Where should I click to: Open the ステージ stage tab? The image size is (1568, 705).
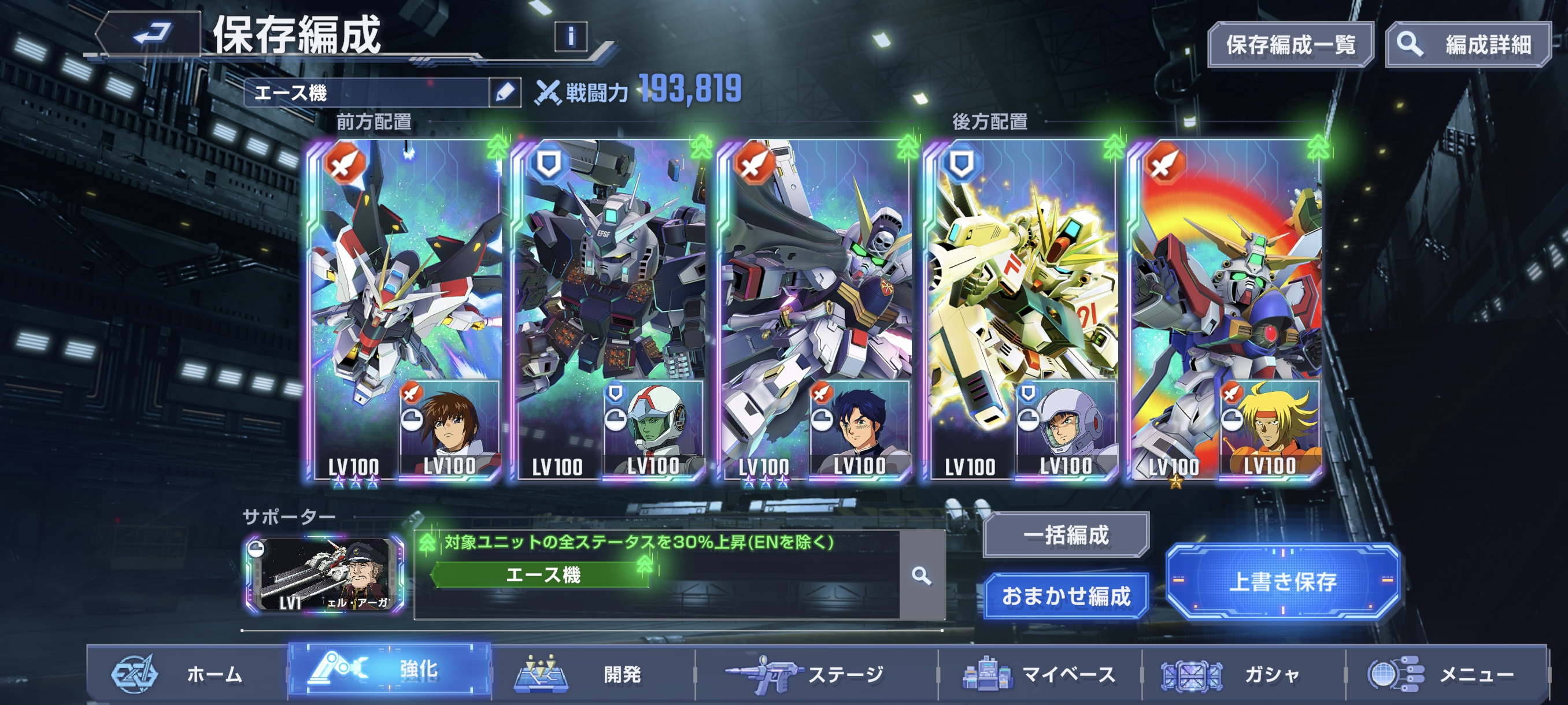[816, 674]
